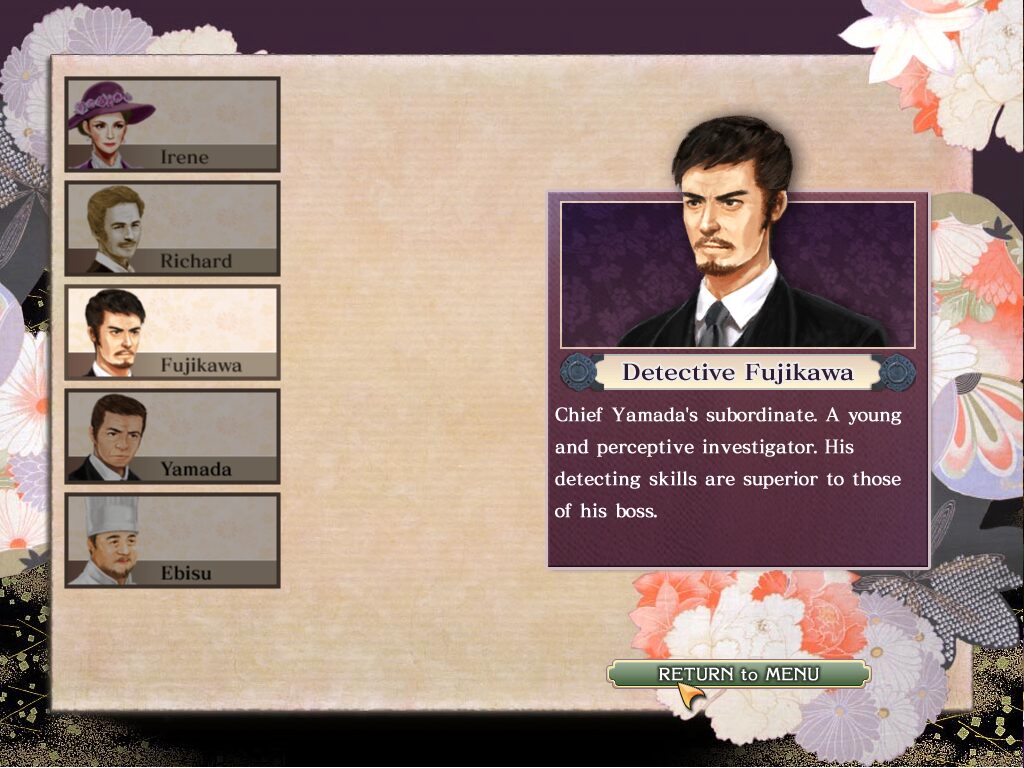Select Irene's character entry
This screenshot has height=768, width=1024.
pyautogui.click(x=172, y=125)
